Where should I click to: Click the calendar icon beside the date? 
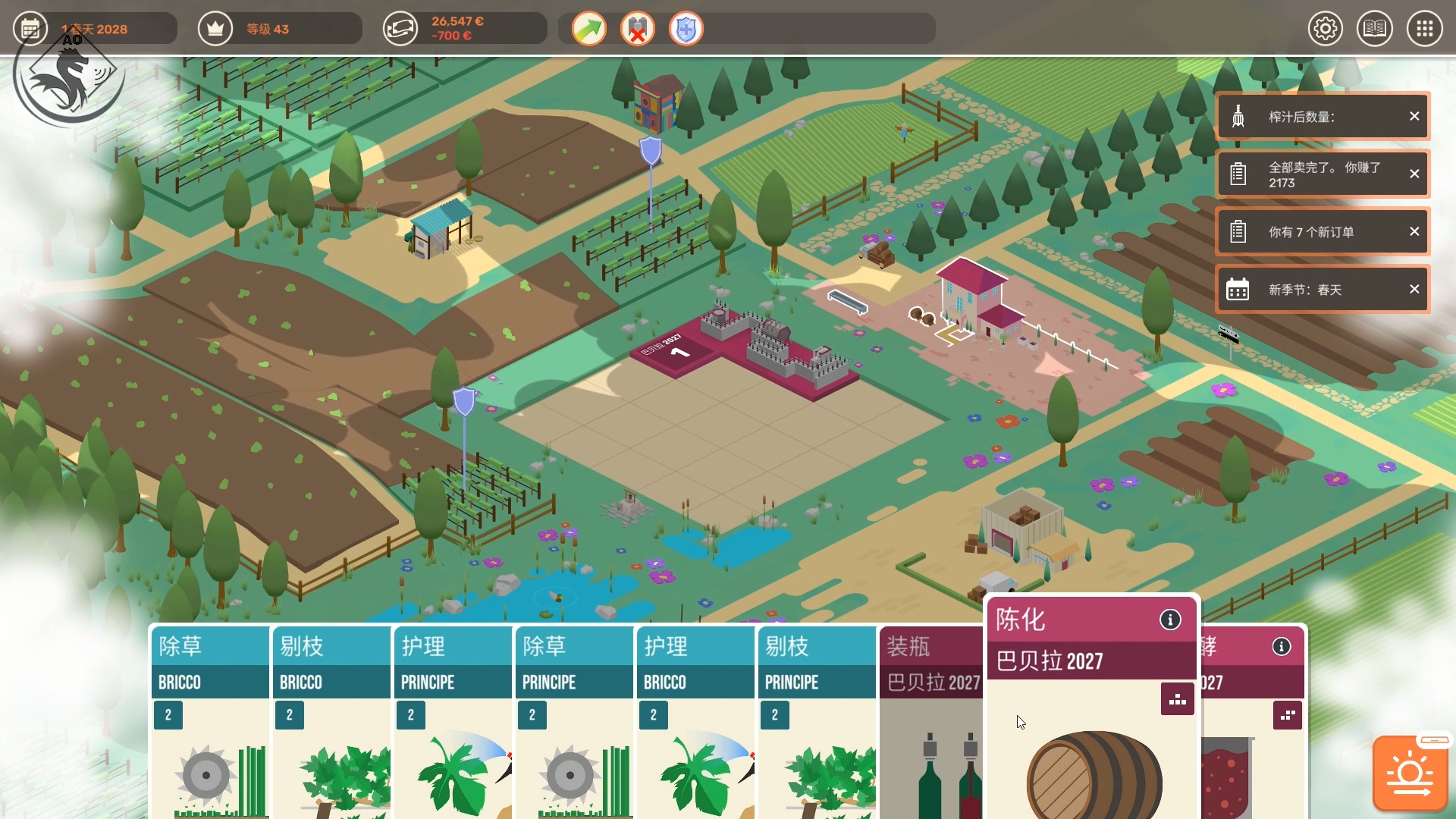pos(30,29)
